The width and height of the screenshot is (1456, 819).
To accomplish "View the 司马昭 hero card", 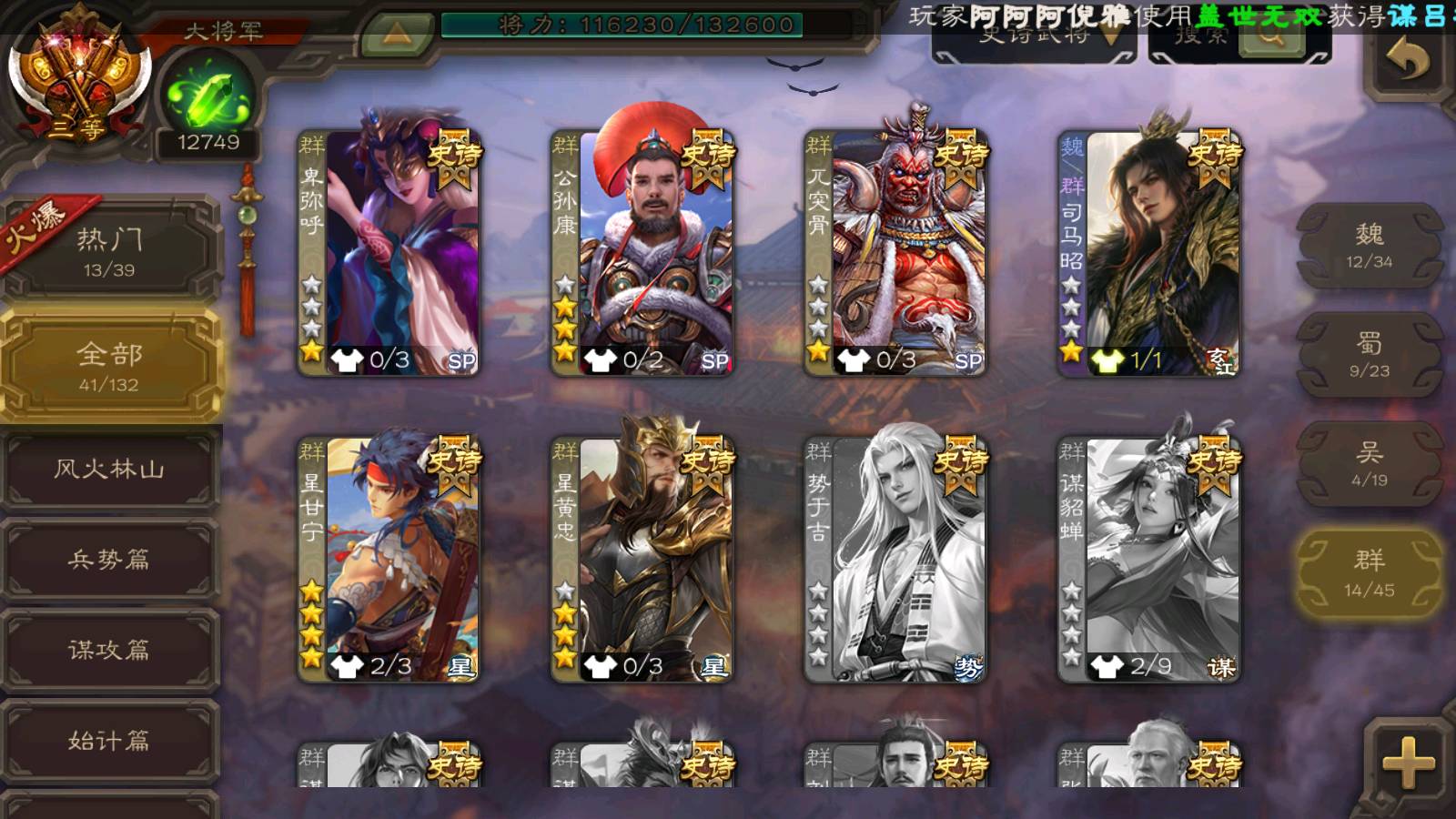I will tap(1148, 253).
